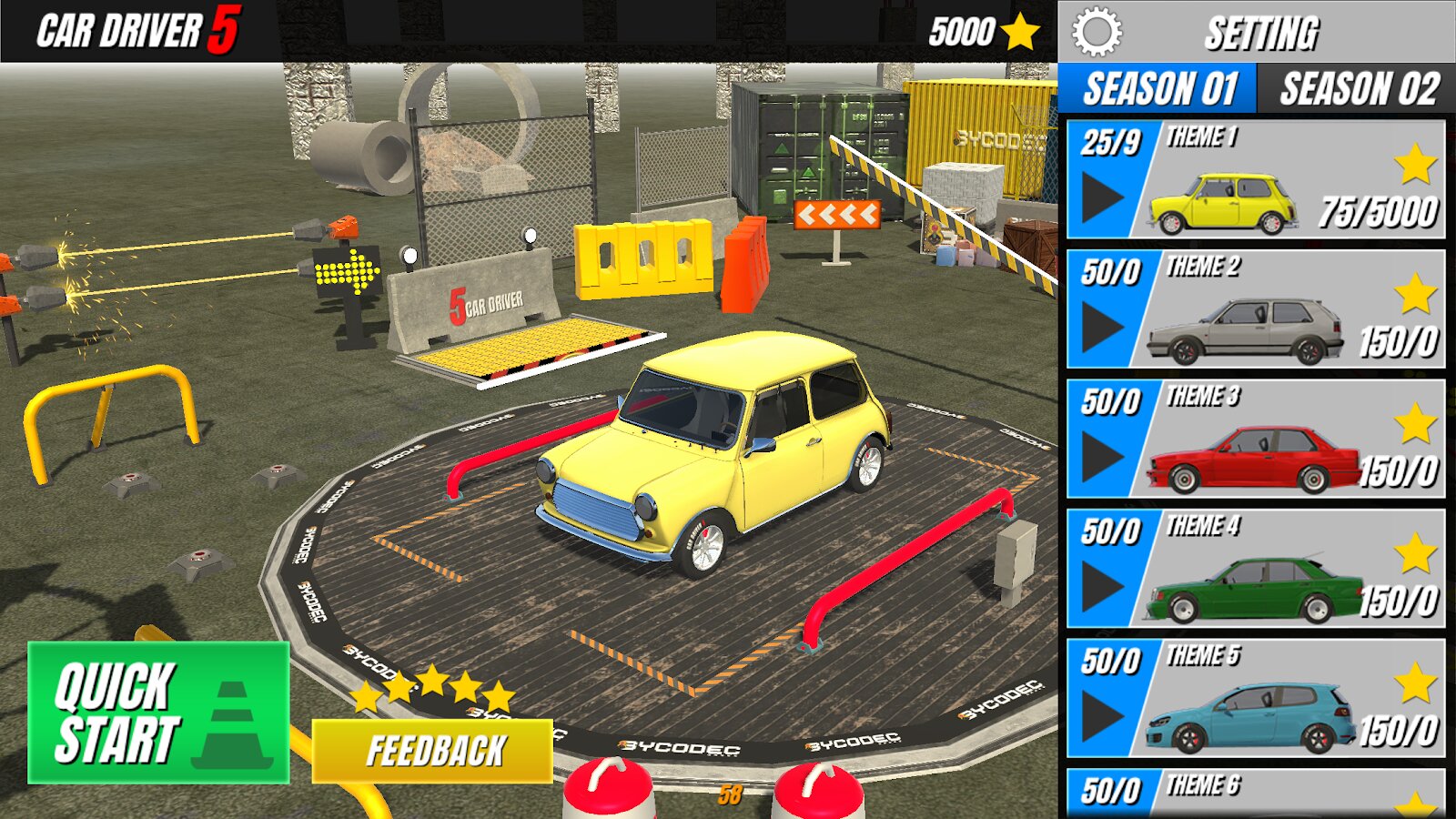
Task: Play Theme 1 using its play arrow
Action: (1102, 197)
